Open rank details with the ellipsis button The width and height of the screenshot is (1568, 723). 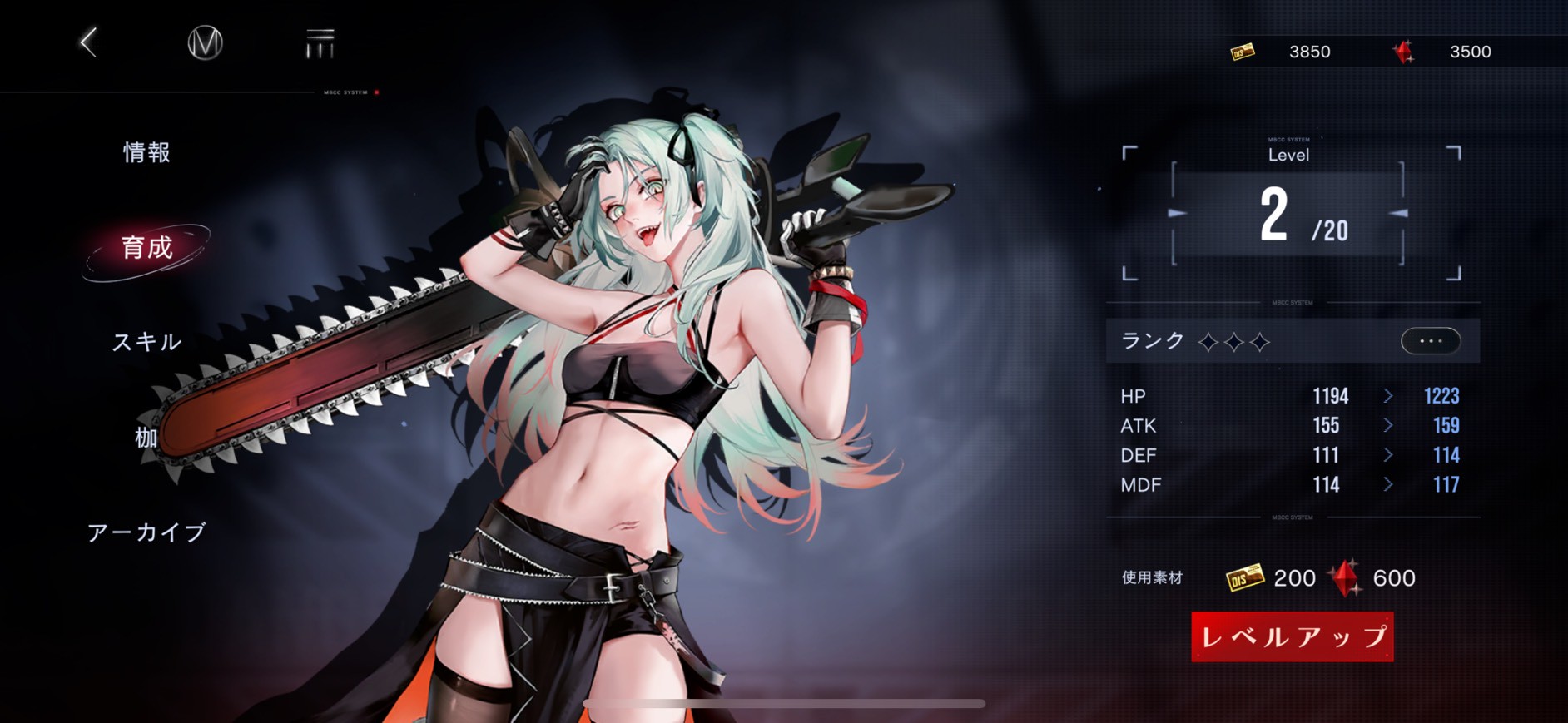coord(1430,341)
